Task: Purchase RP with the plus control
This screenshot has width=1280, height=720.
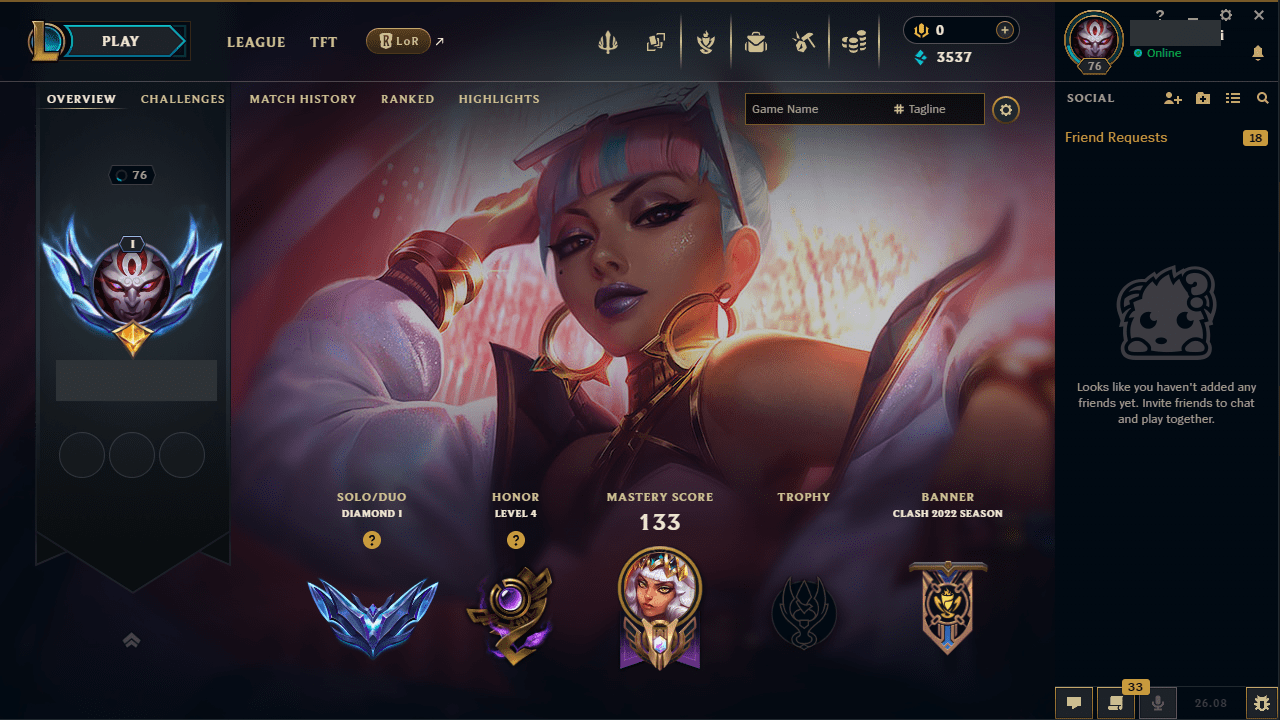Action: 1003,30
